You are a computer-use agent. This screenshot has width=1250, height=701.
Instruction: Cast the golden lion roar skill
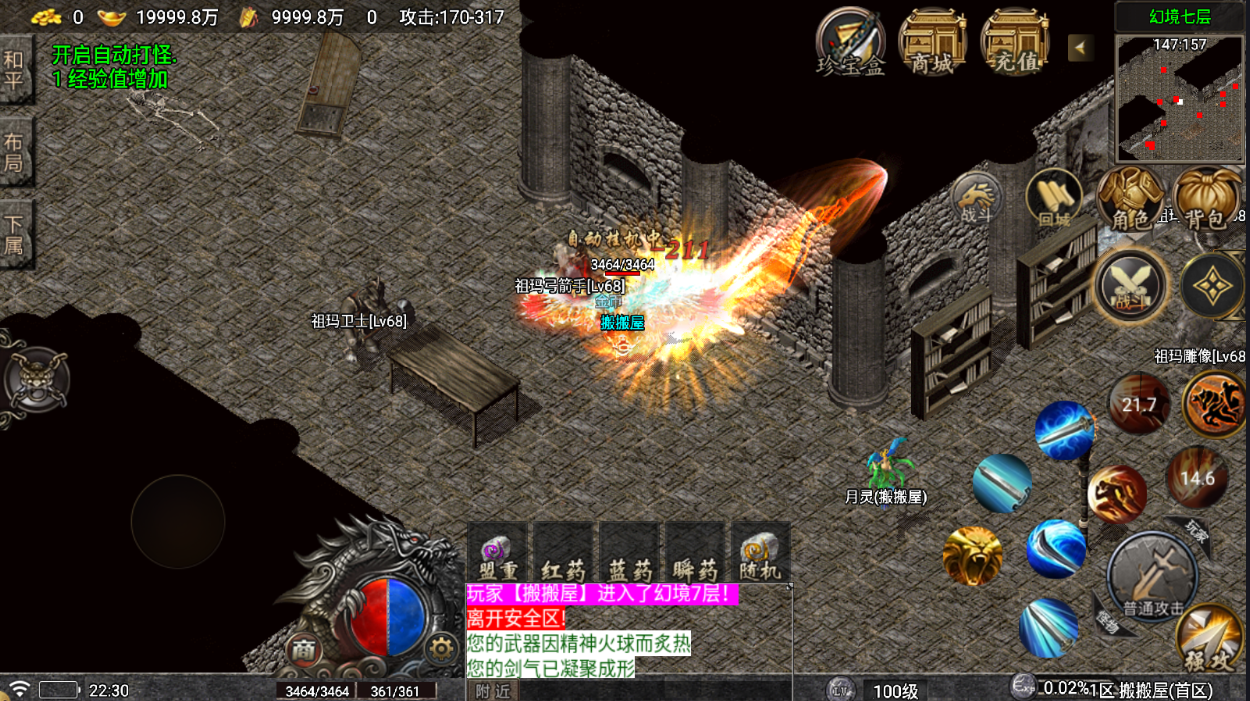click(972, 556)
